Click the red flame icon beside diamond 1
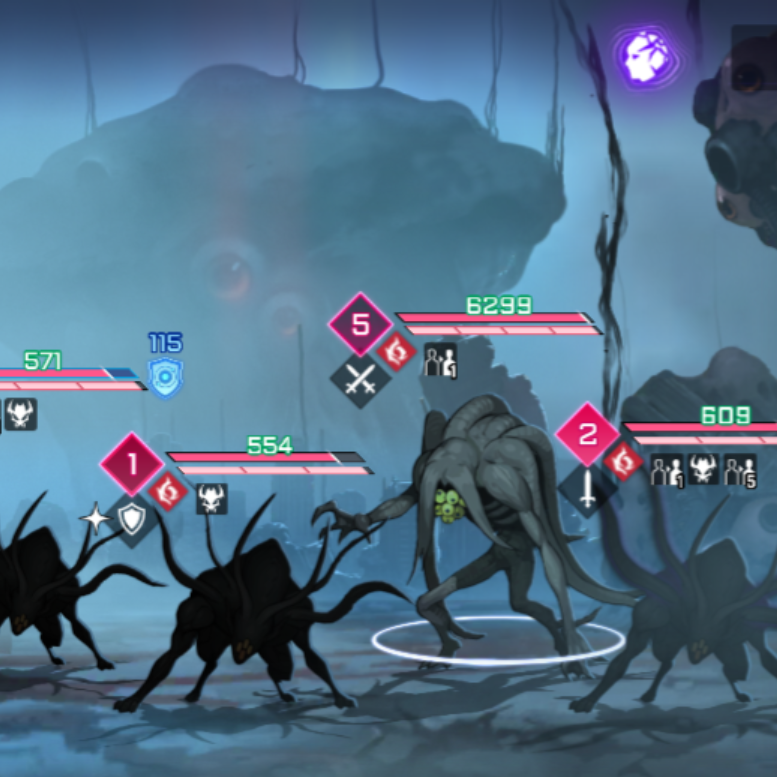Screen dimensions: 777x777 coord(169,491)
